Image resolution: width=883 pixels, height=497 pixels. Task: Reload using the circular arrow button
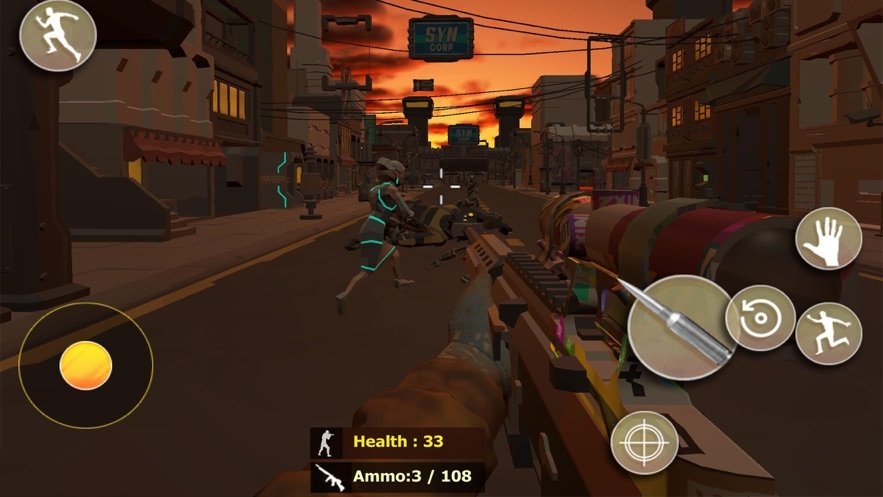[760, 318]
